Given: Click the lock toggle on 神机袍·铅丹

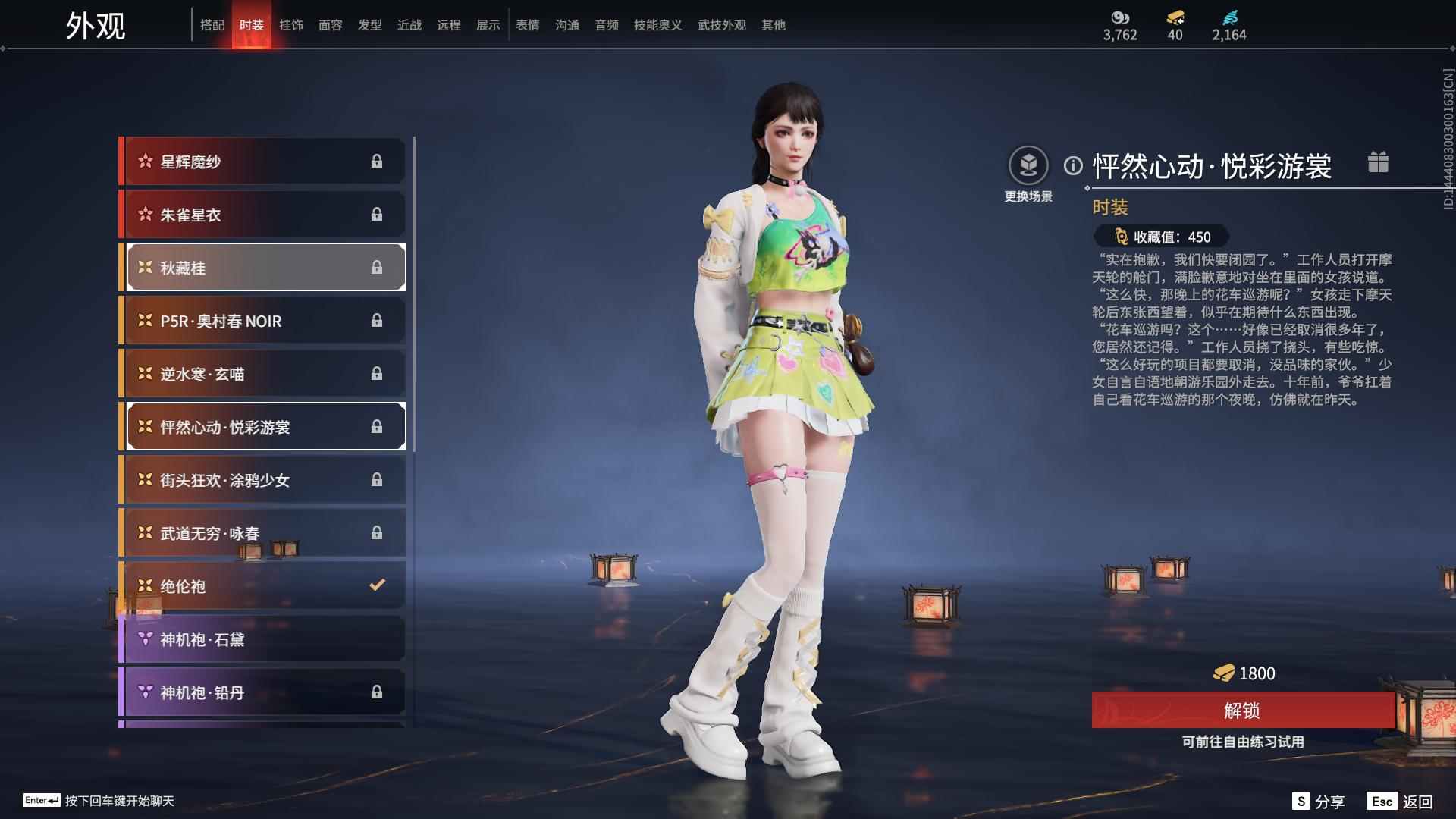Looking at the screenshot, I should 377,692.
